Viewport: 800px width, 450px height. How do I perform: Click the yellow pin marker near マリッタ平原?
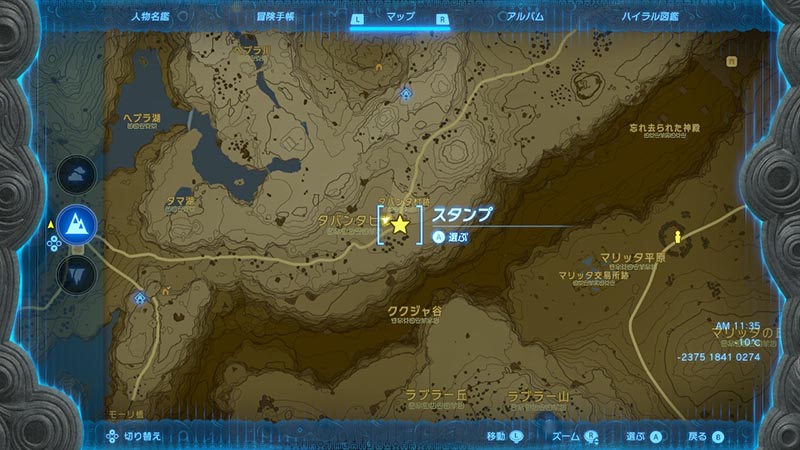point(679,237)
